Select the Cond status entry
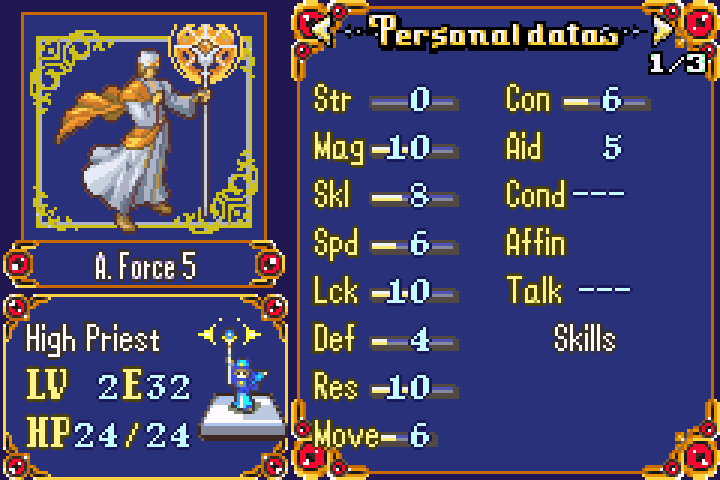Image resolution: width=720 pixels, height=480 pixels. [565, 194]
